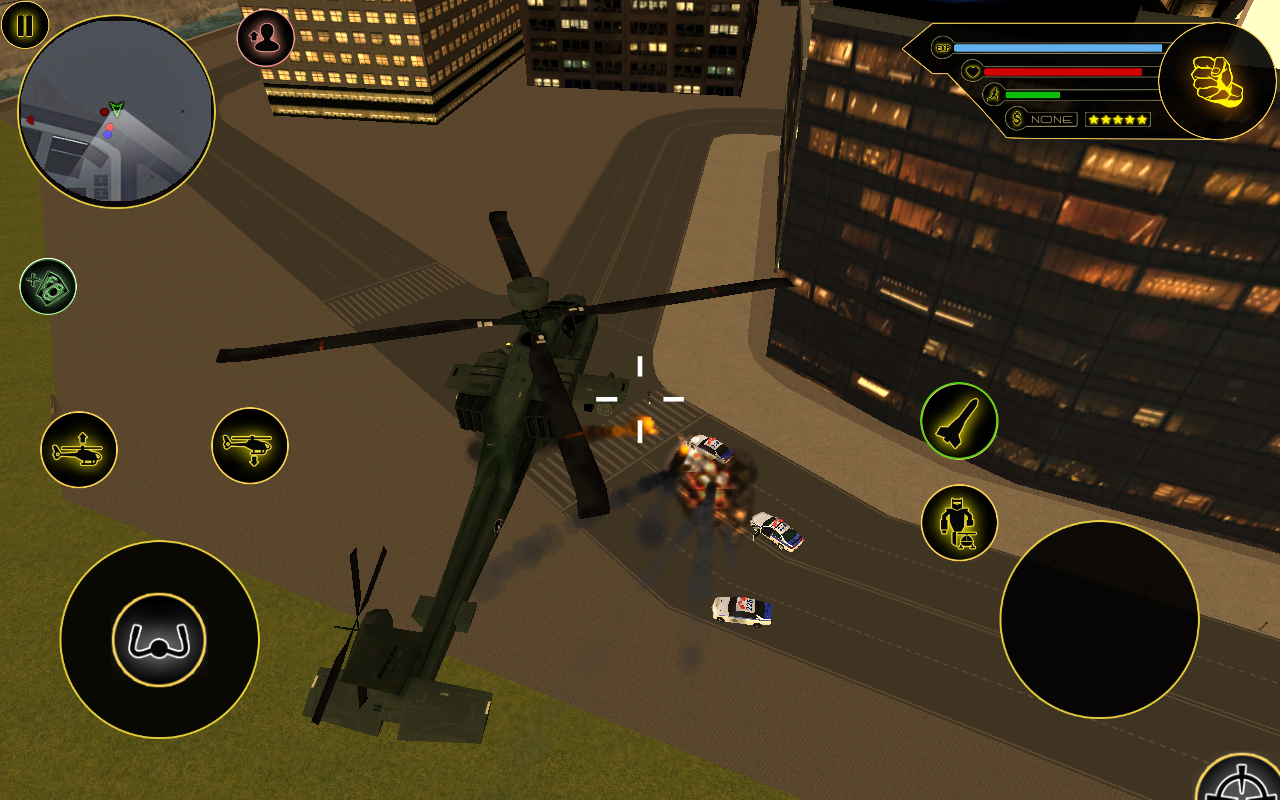Tap the running stamina icon in the HUD
This screenshot has height=800, width=1280.
click(x=993, y=95)
